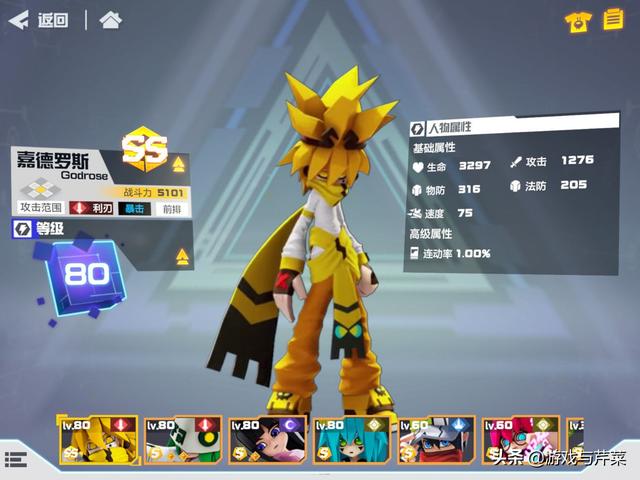Select the yellow spiky-haired Godrose portrait
640x480 pixels.
[97, 441]
